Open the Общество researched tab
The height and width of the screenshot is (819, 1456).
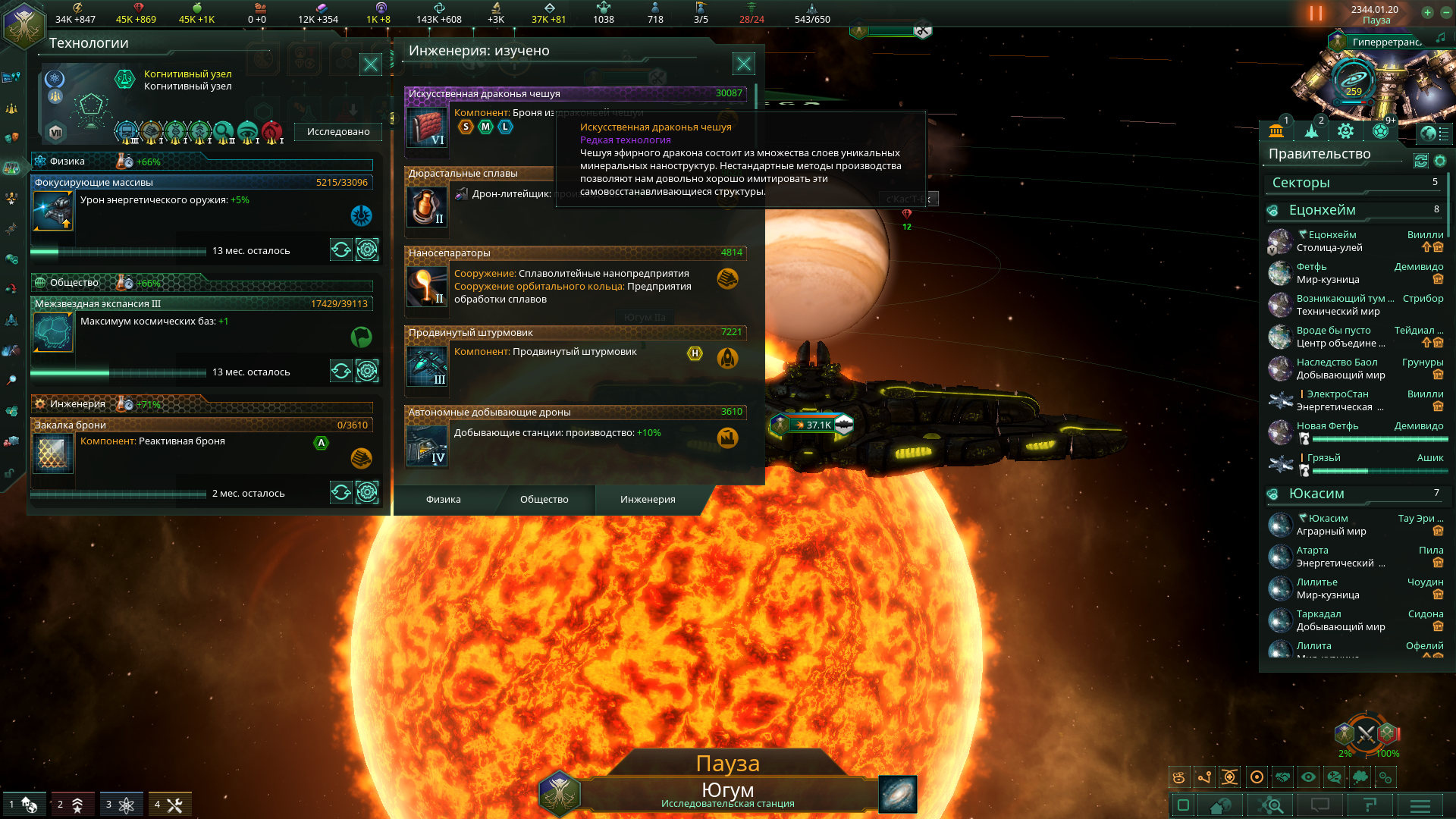(x=544, y=499)
